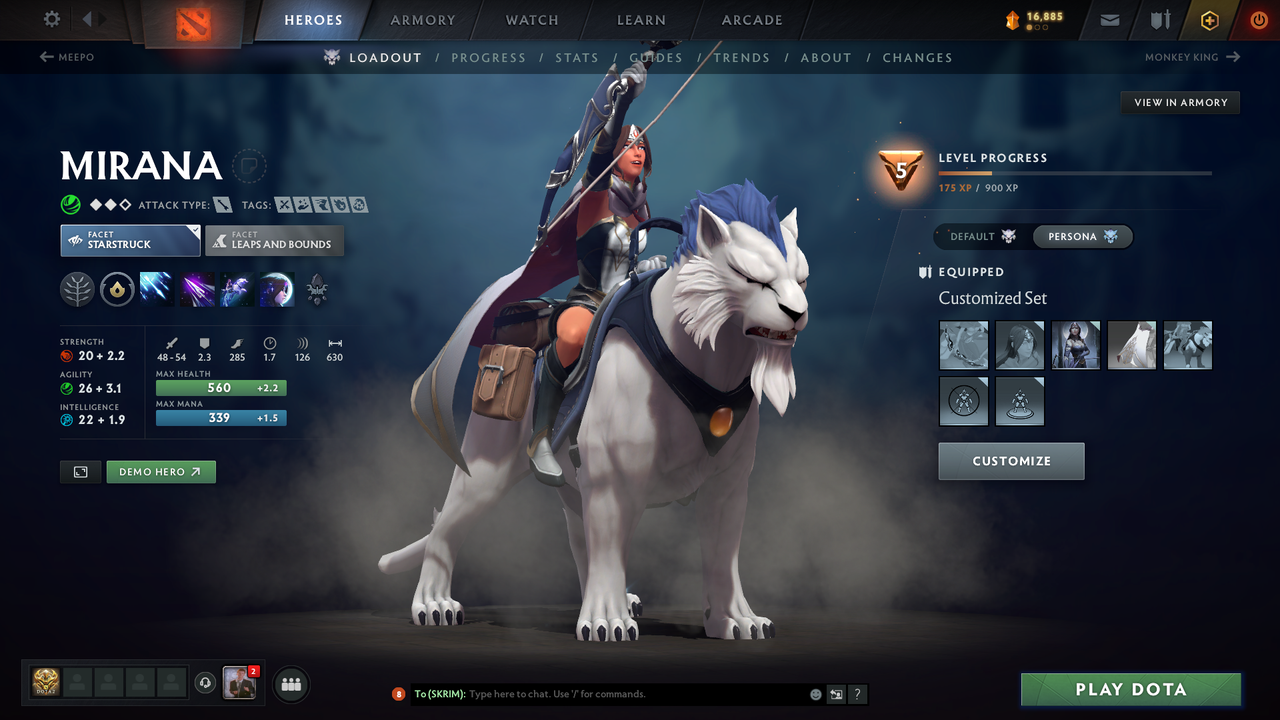This screenshot has height=720, width=1280.
Task: Select the Starfall ability icon
Action: click(x=157, y=289)
